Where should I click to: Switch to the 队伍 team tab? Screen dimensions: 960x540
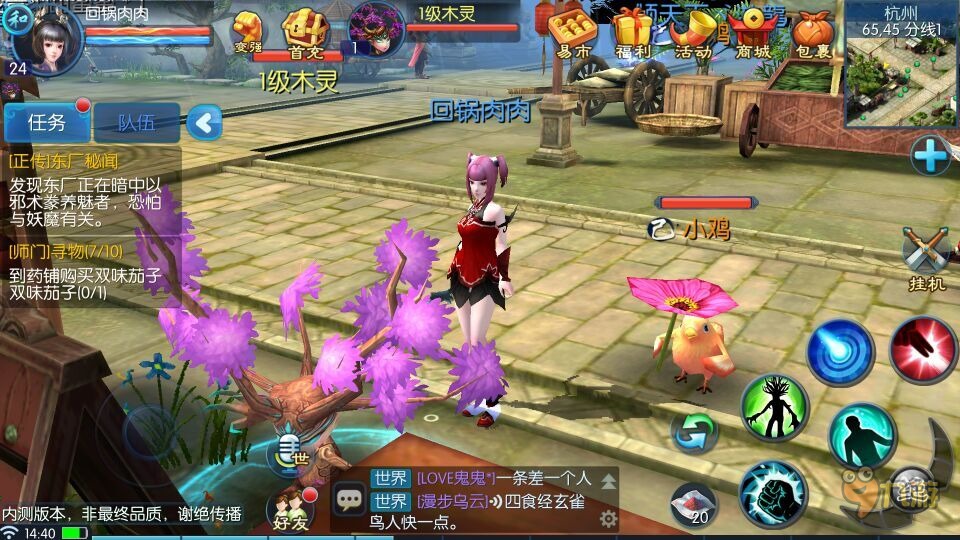click(136, 123)
